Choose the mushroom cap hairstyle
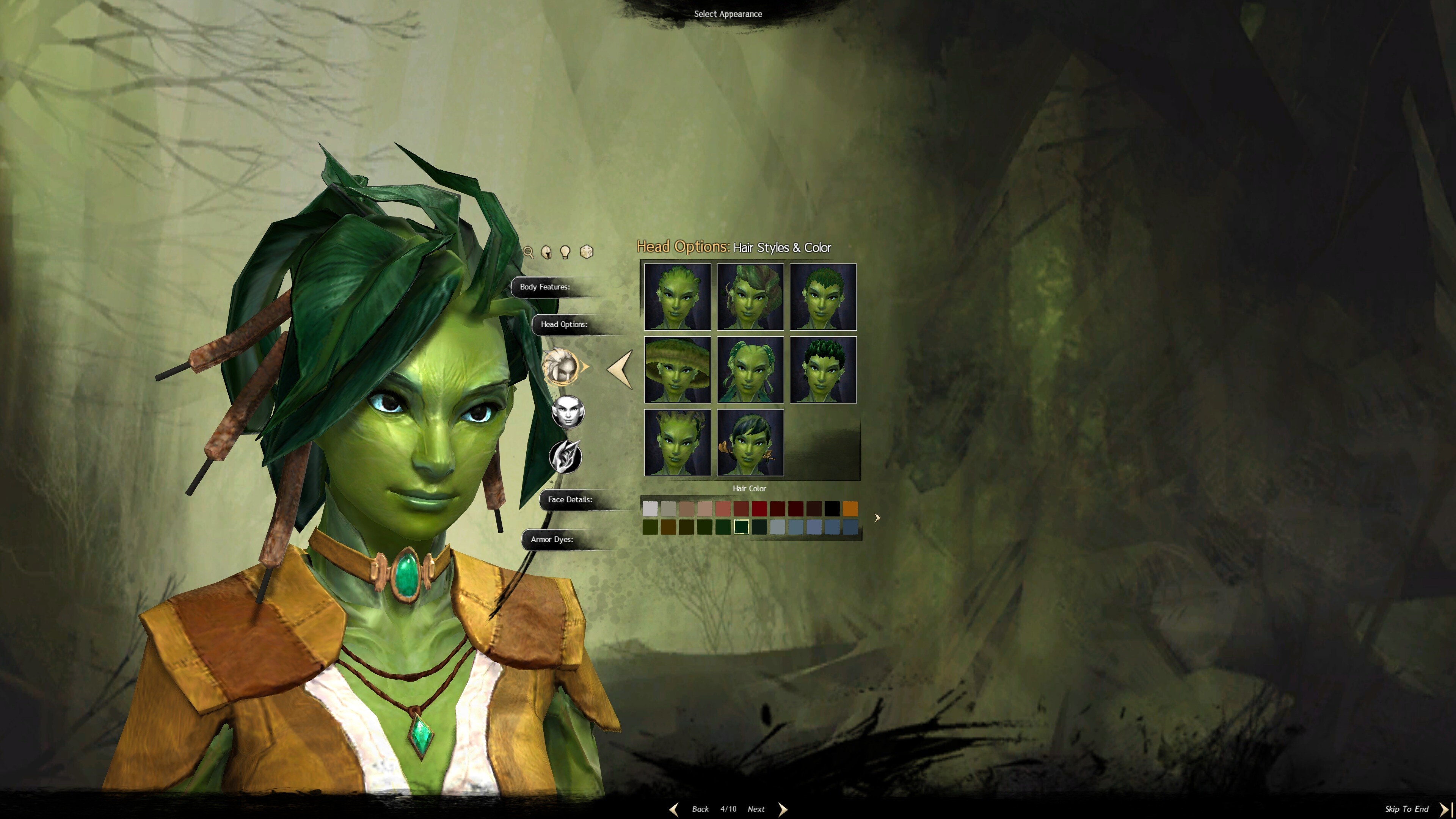The image size is (1456, 819). [677, 370]
